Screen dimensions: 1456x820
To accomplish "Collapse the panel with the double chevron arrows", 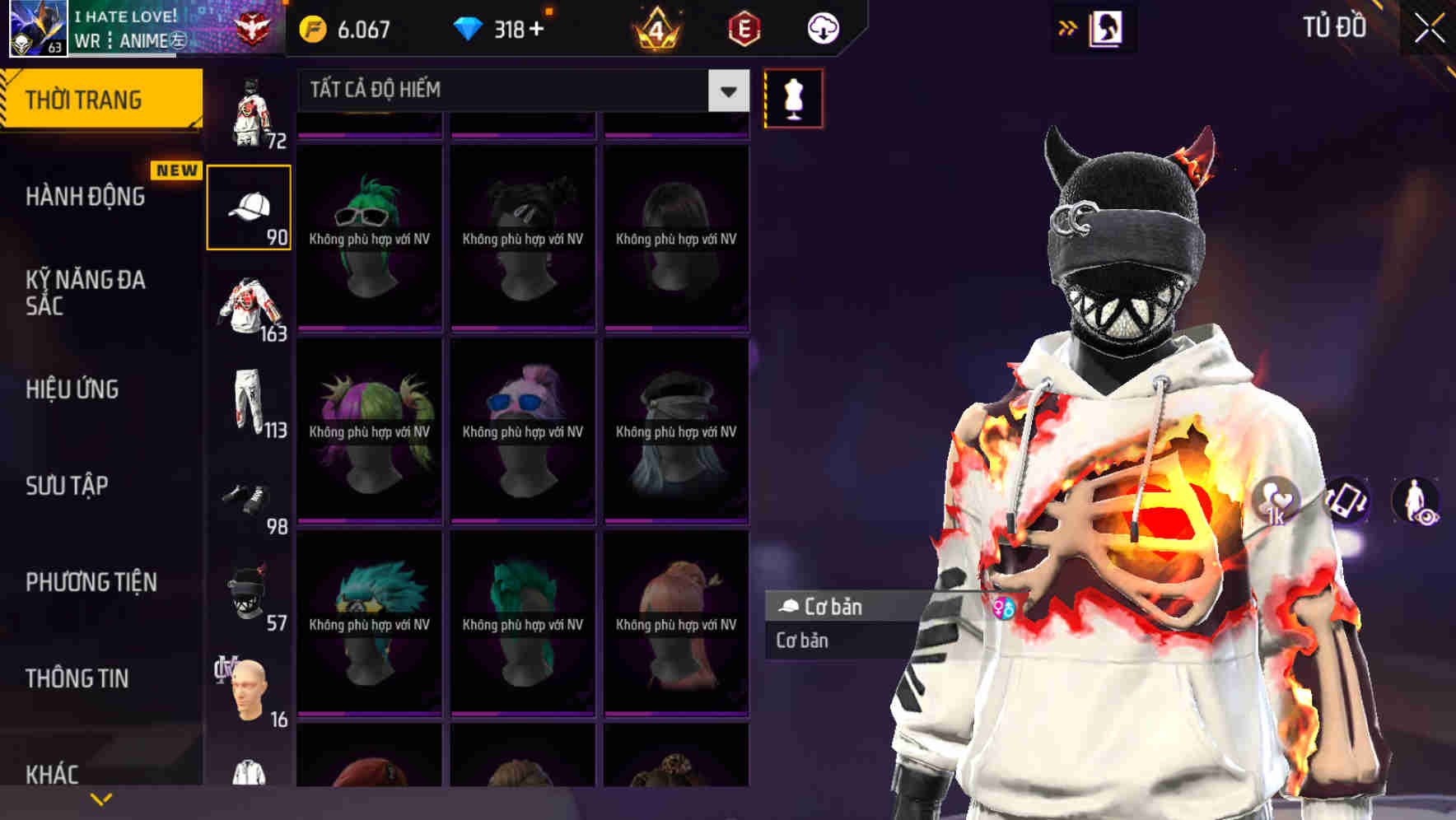I will pyautogui.click(x=1068, y=27).
